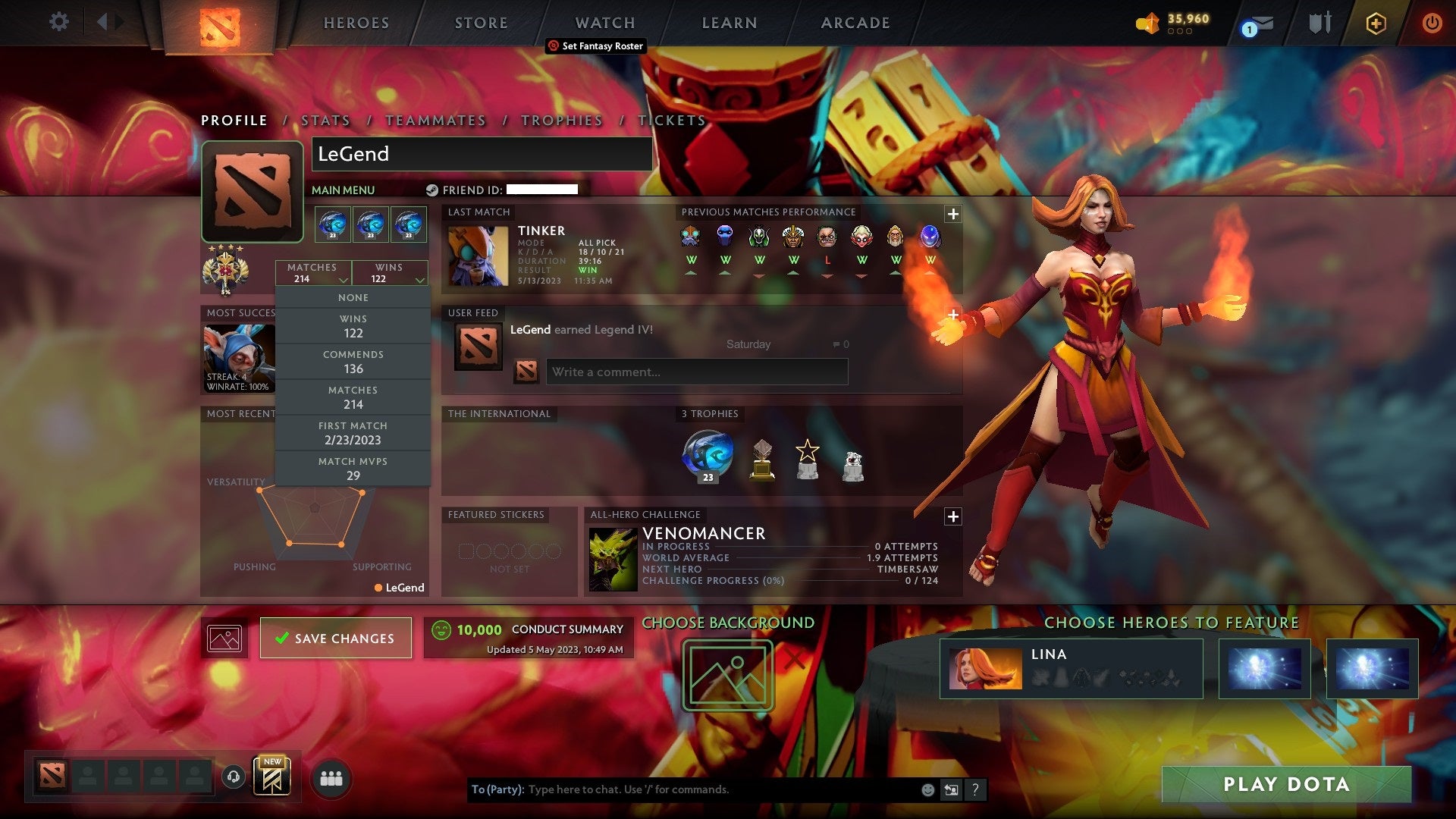Open the Trophies tab
Screen dimensions: 1456x819
[561, 120]
